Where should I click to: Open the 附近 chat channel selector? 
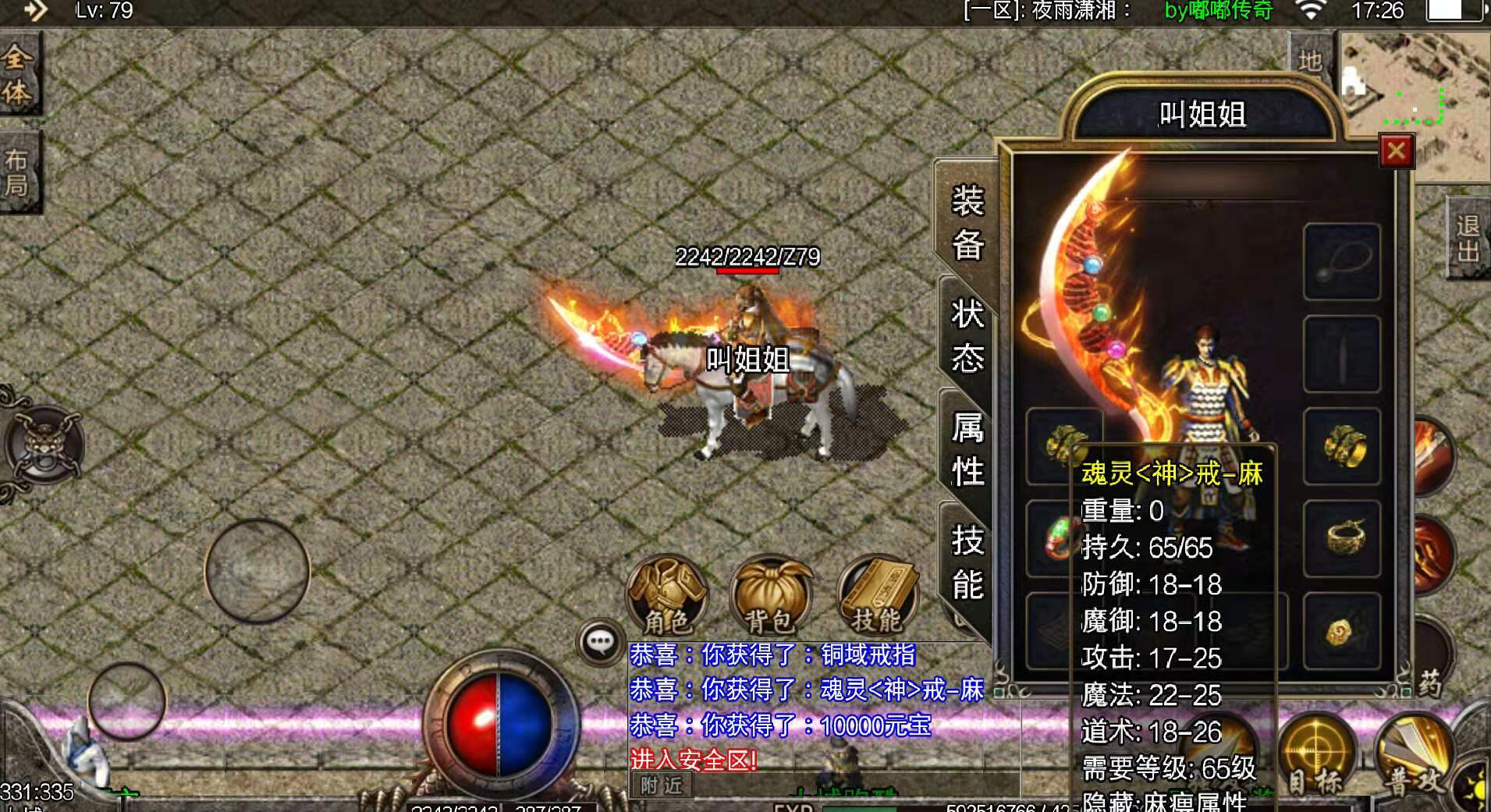(x=662, y=787)
